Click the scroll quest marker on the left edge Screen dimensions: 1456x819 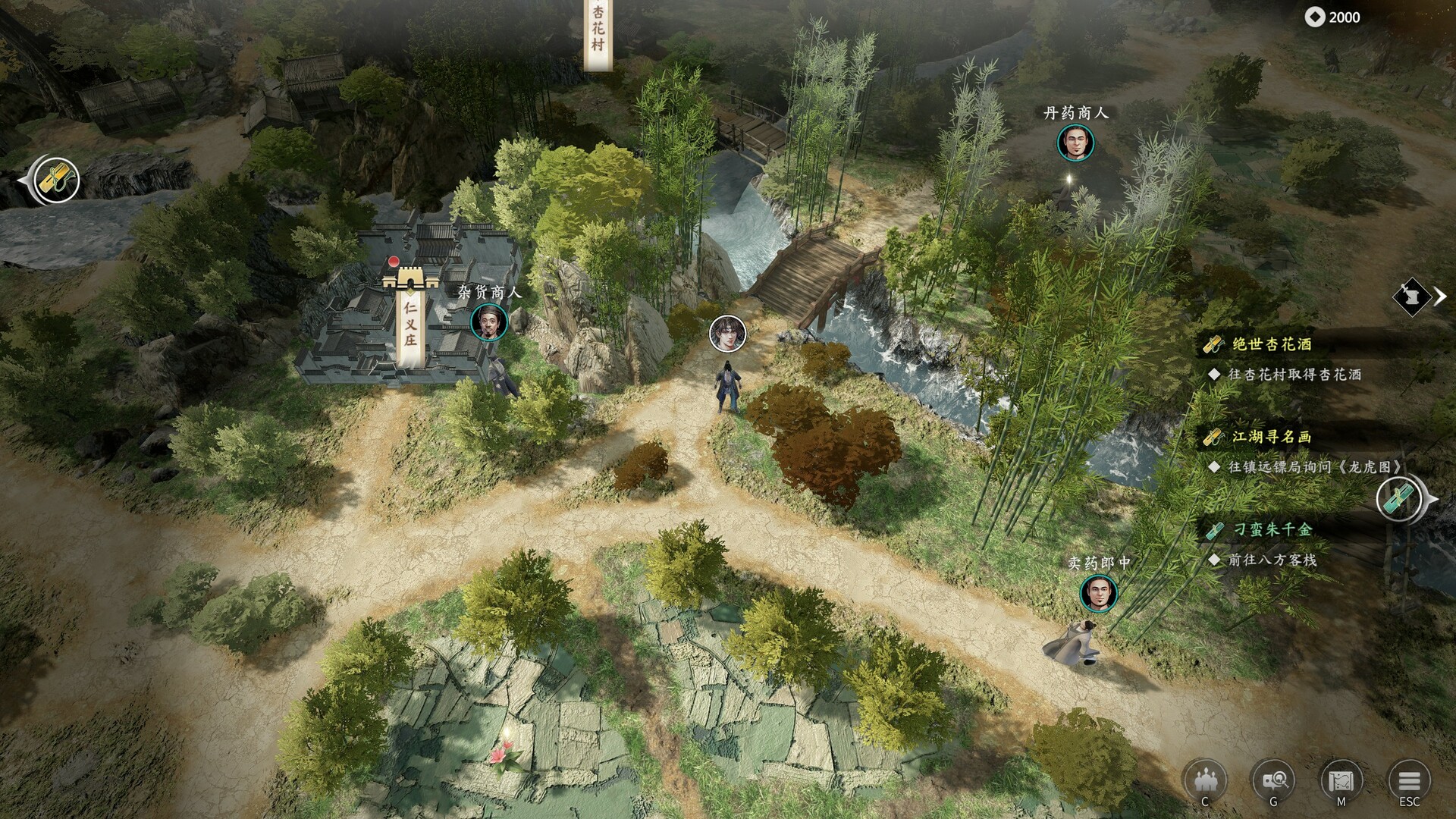pos(57,180)
